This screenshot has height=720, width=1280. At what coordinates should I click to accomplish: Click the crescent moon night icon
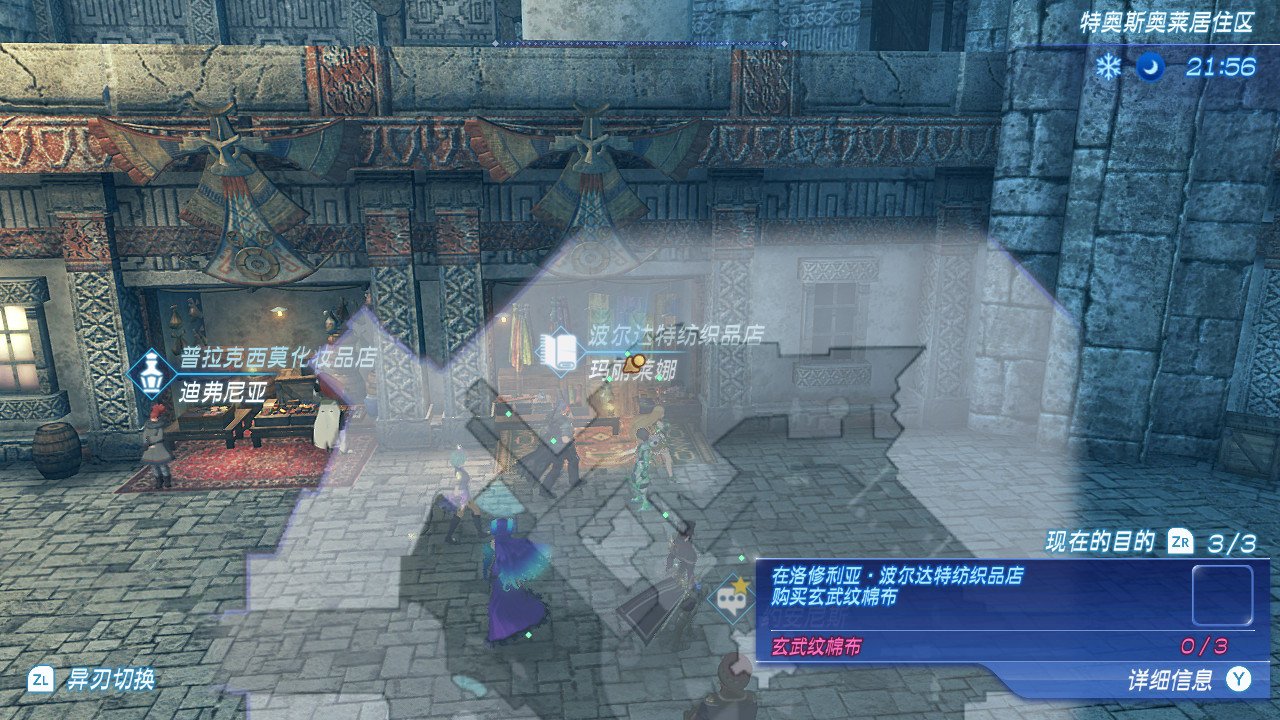[1150, 67]
